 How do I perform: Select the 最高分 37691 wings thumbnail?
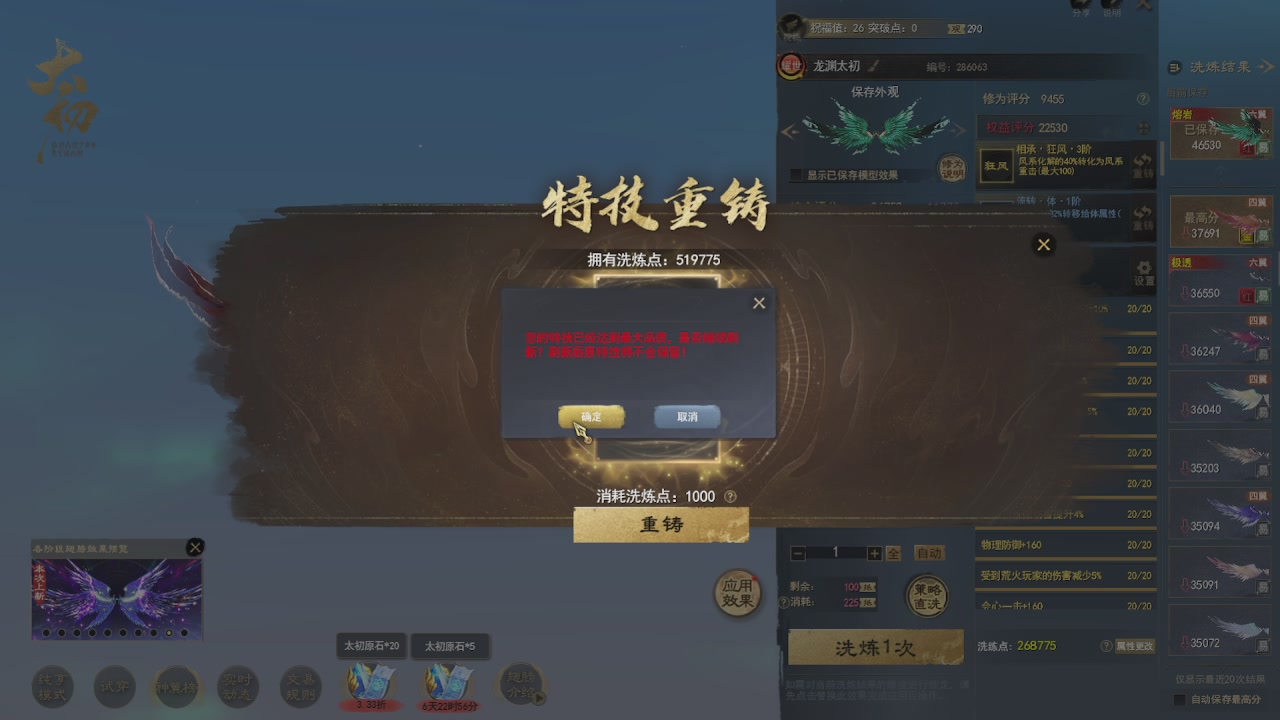click(x=1218, y=220)
